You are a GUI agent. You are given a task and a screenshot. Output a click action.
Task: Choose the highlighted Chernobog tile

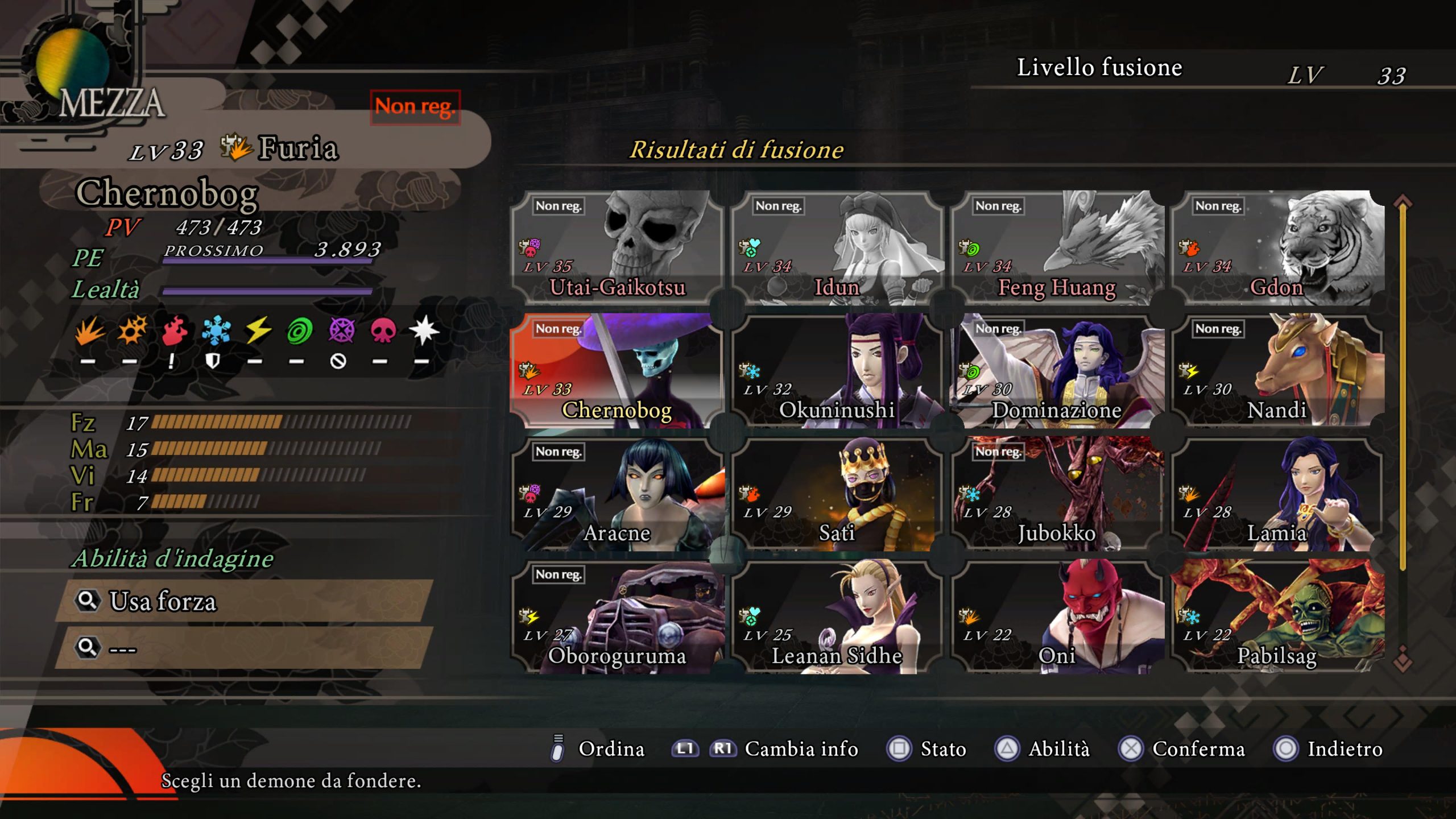coord(617,371)
